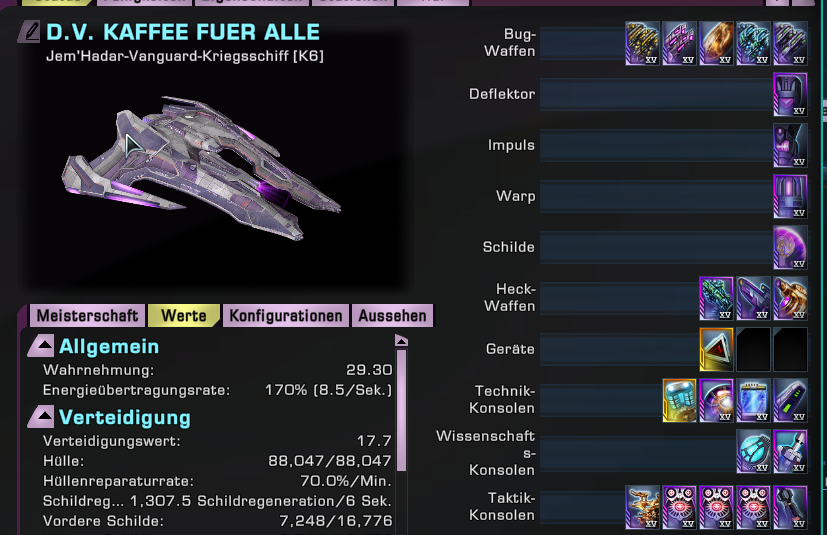827x535 pixels.
Task: Click the rename pencil icon beside ship name
Action: 29,32
